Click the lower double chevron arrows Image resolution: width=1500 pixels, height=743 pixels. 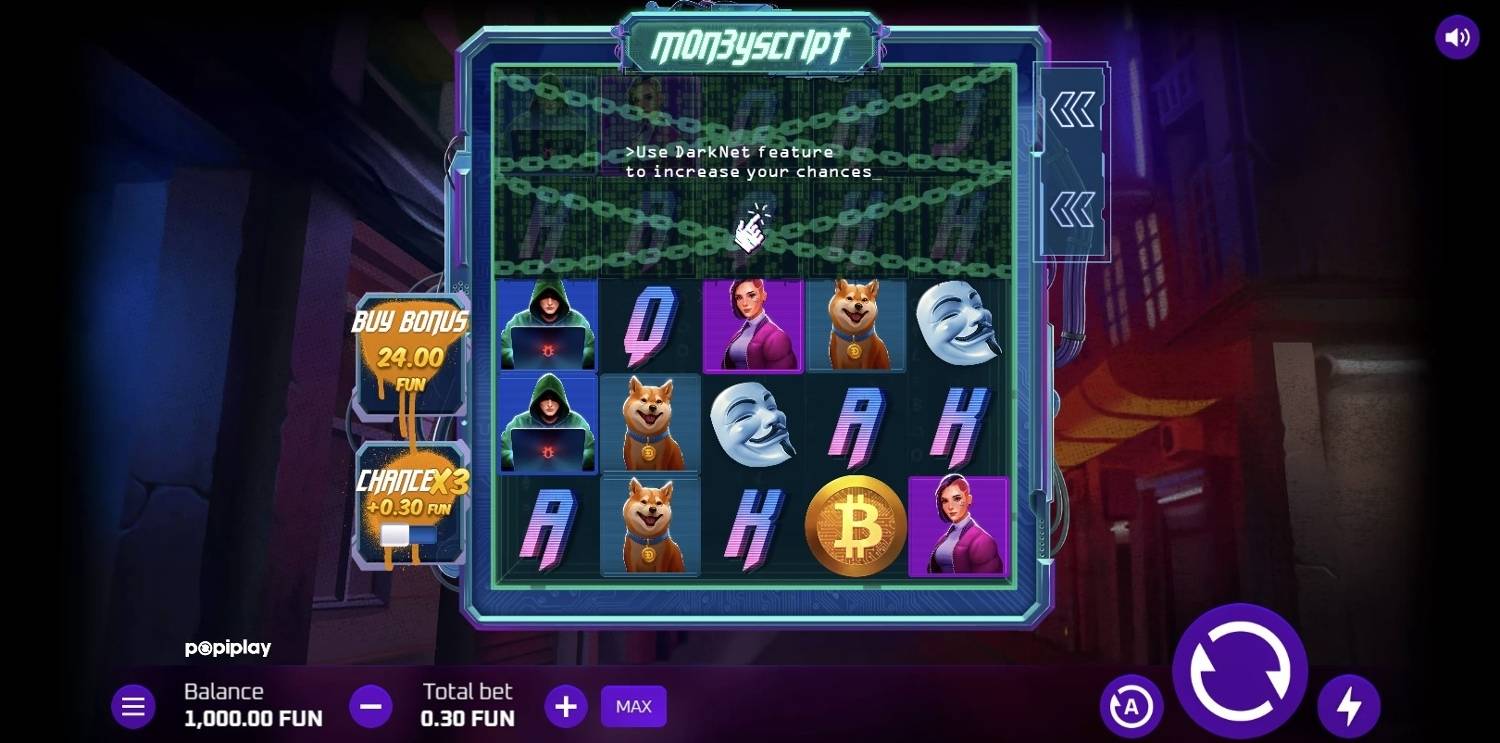point(1072,210)
